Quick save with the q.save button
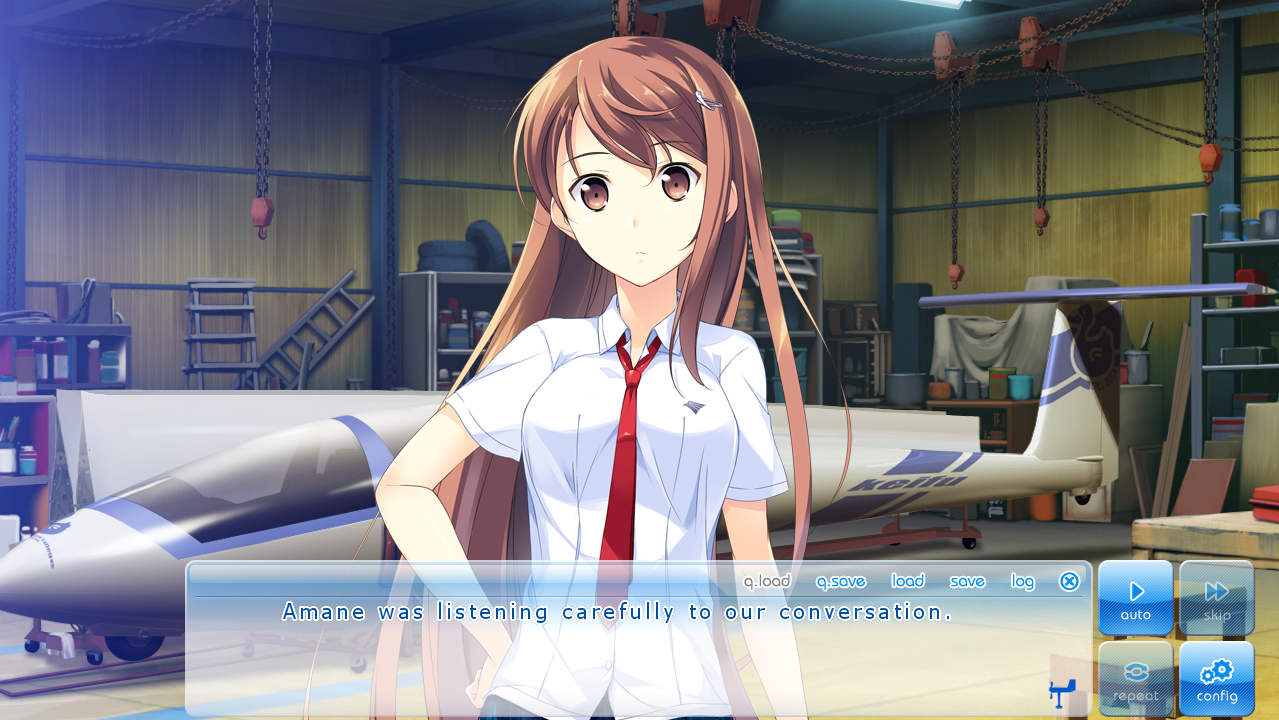 click(840, 582)
